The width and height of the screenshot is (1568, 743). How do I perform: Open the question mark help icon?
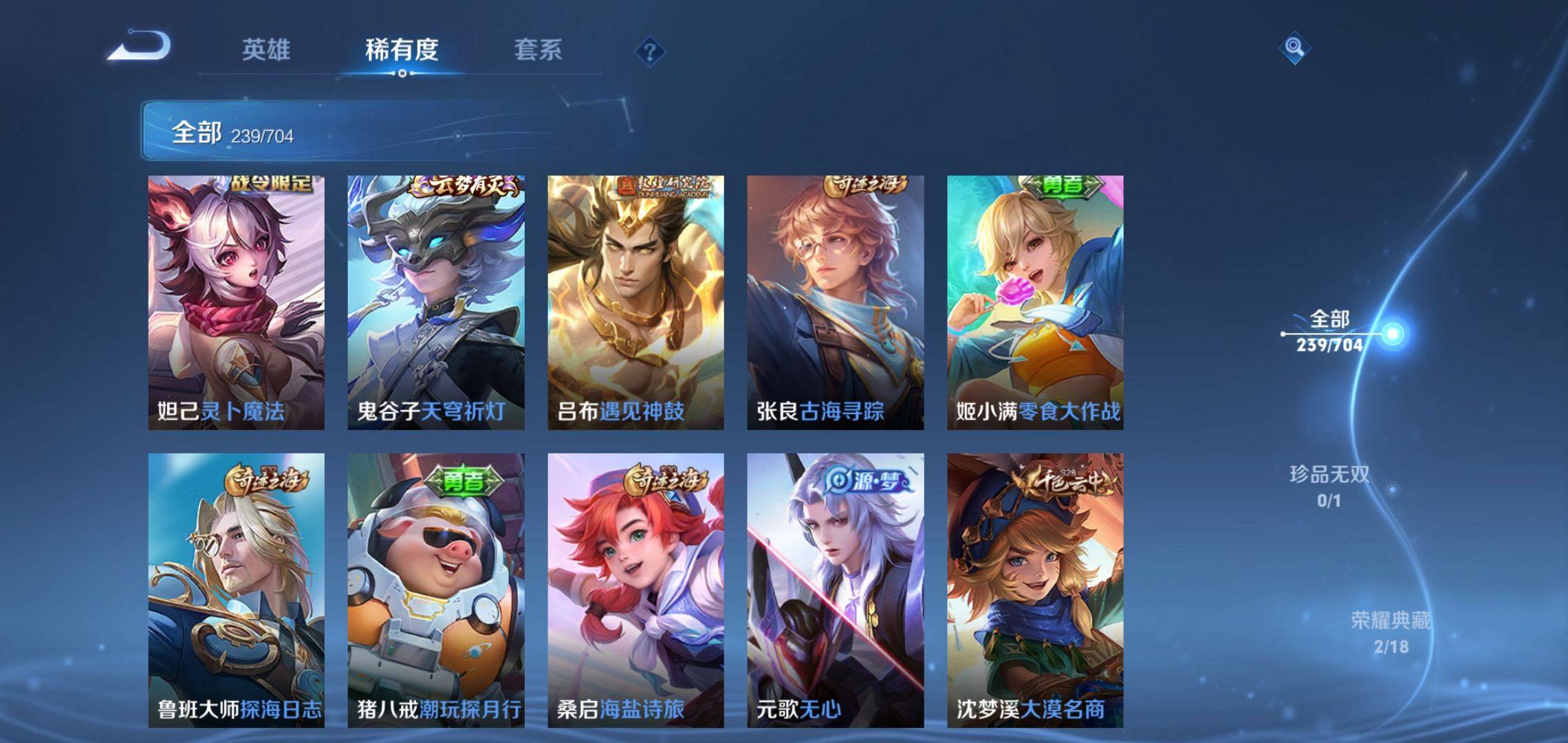tap(649, 52)
